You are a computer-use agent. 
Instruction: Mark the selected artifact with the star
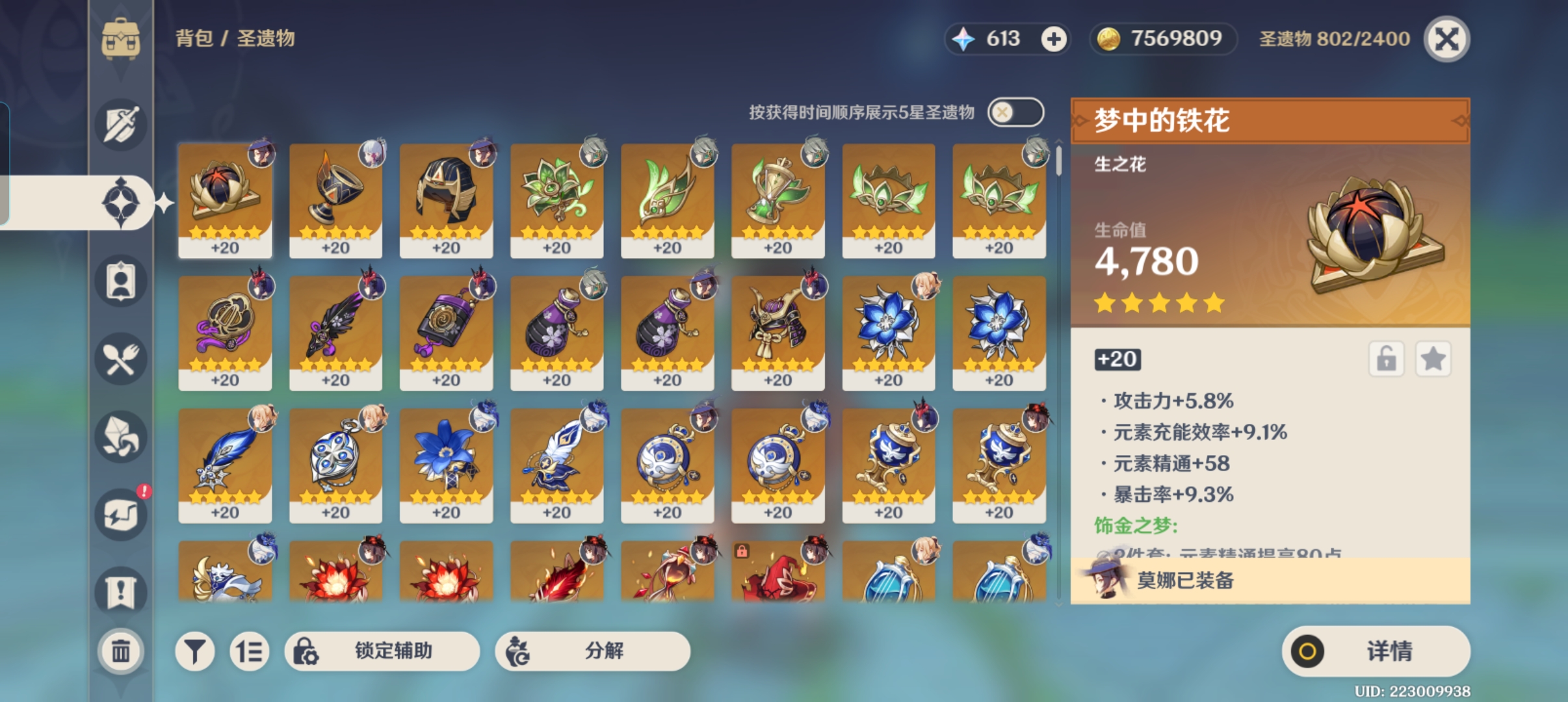click(1433, 359)
